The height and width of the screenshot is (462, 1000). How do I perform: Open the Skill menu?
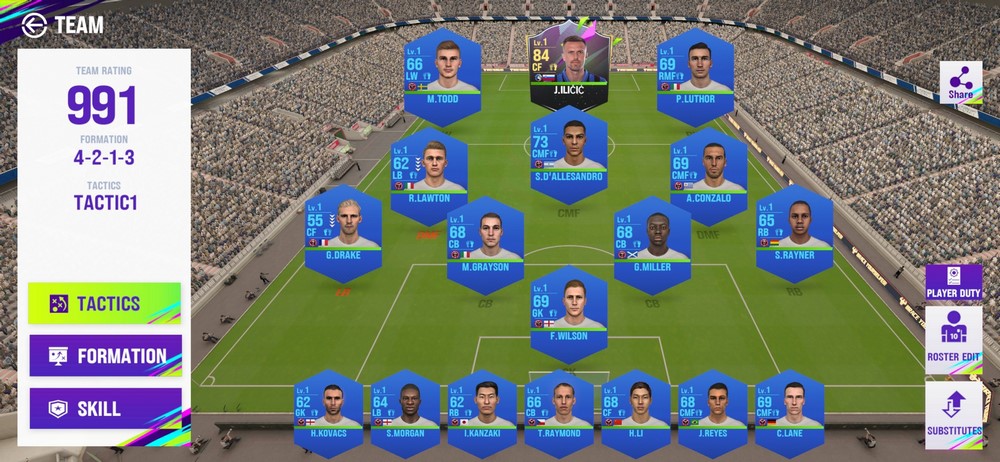[x=105, y=408]
